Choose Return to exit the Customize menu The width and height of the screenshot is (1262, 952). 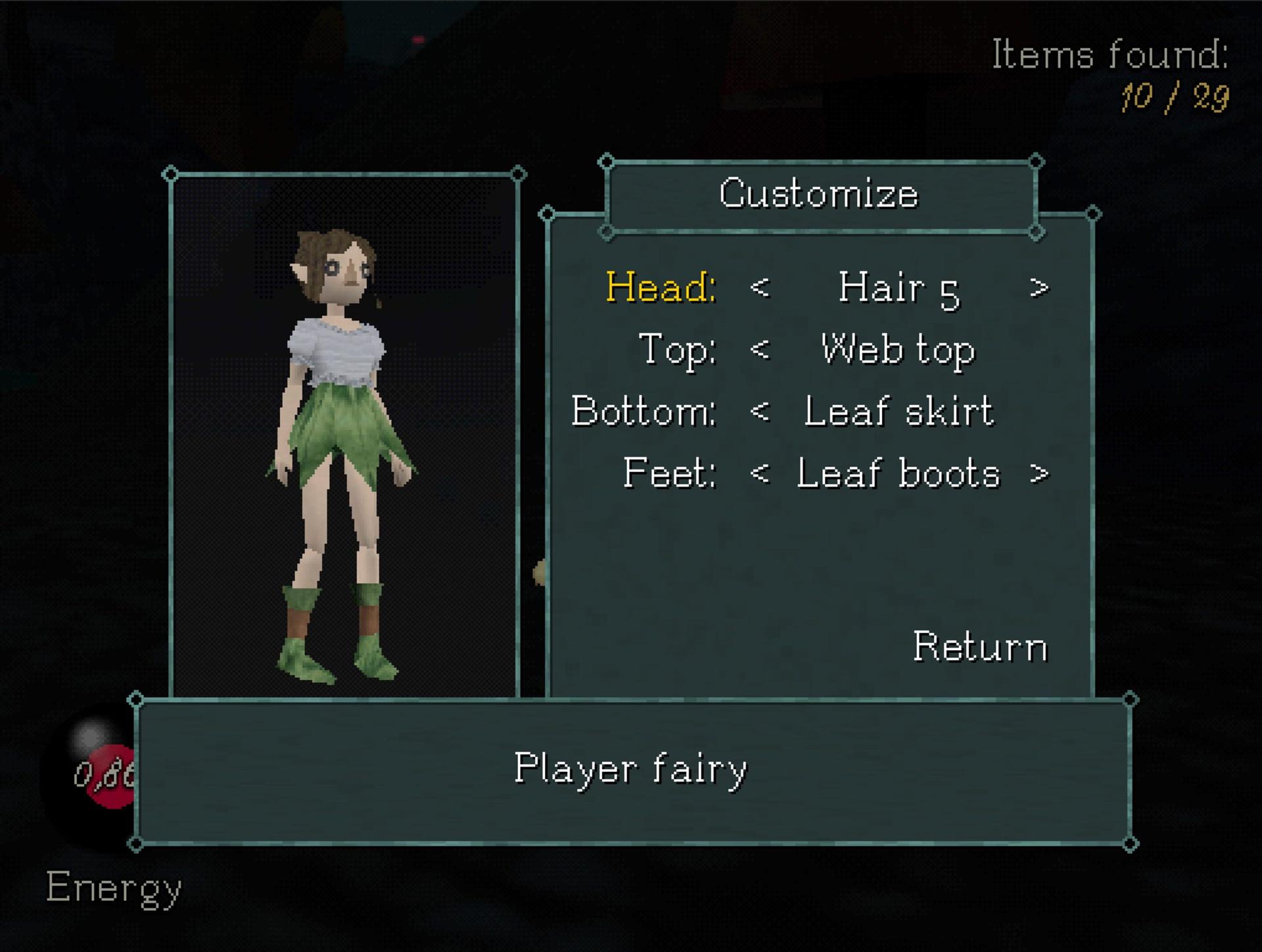(979, 647)
